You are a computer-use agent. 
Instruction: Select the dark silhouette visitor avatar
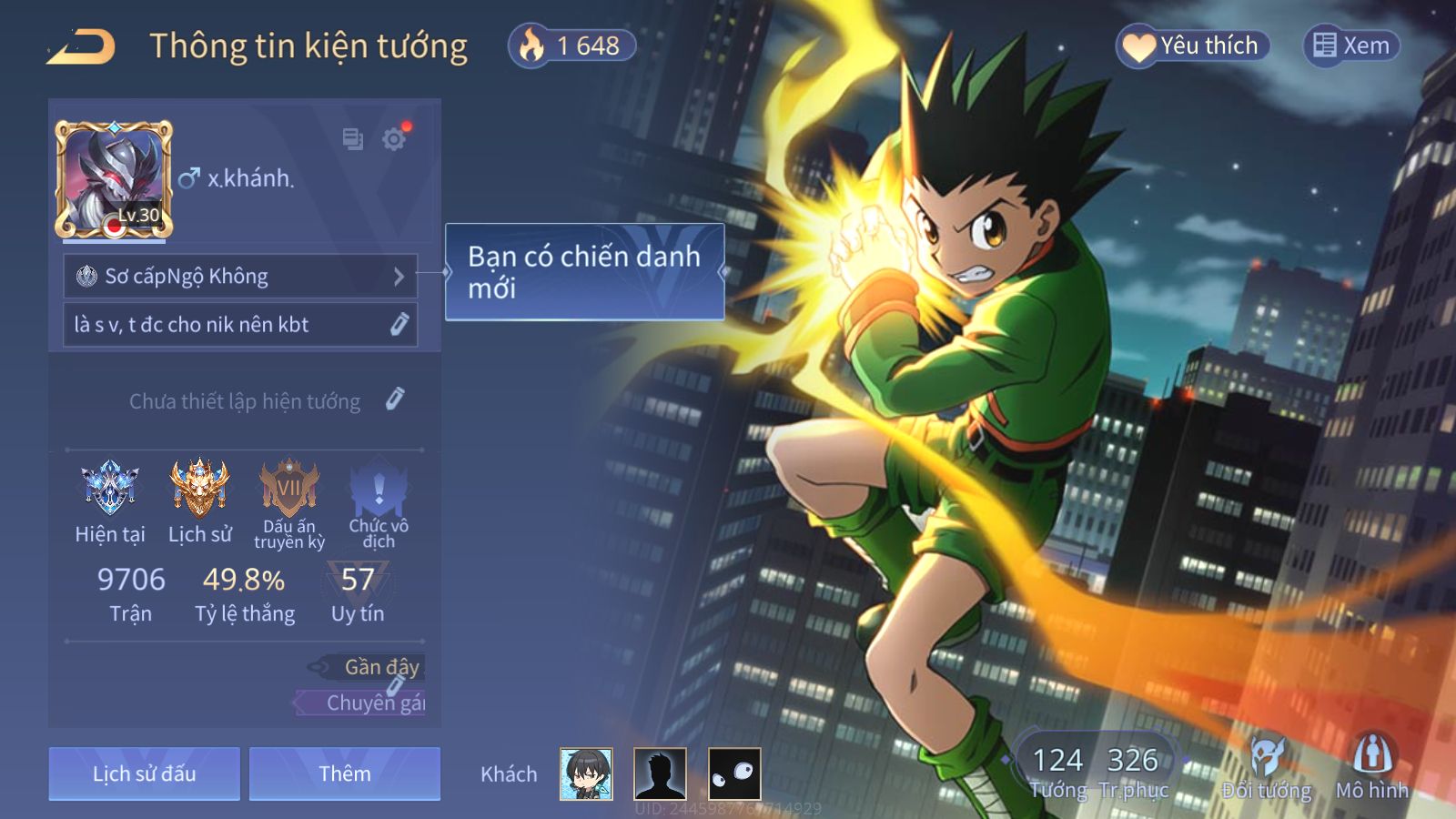click(x=660, y=774)
